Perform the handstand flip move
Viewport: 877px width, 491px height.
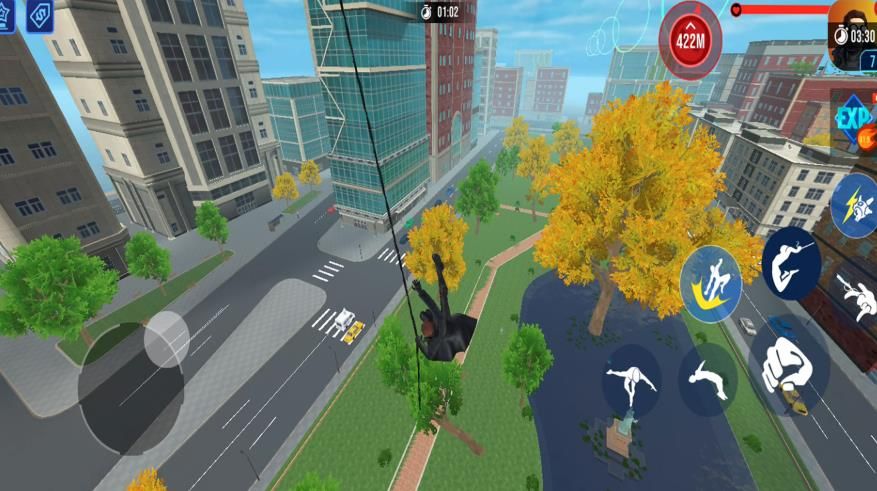(x=631, y=381)
